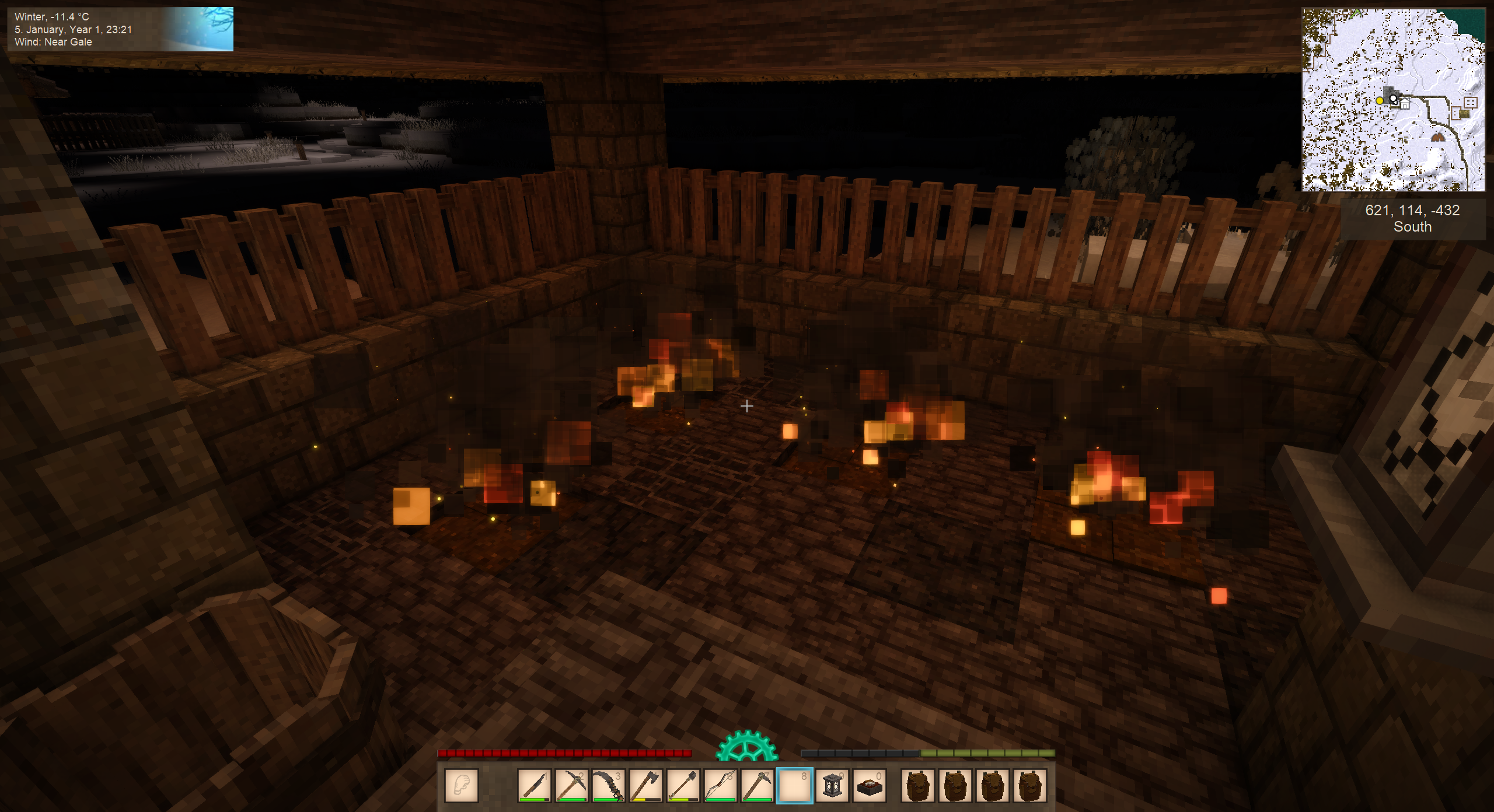Viewport: 1494px width, 812px height.
Task: Open the snowy minimap
Action: 1393,99
